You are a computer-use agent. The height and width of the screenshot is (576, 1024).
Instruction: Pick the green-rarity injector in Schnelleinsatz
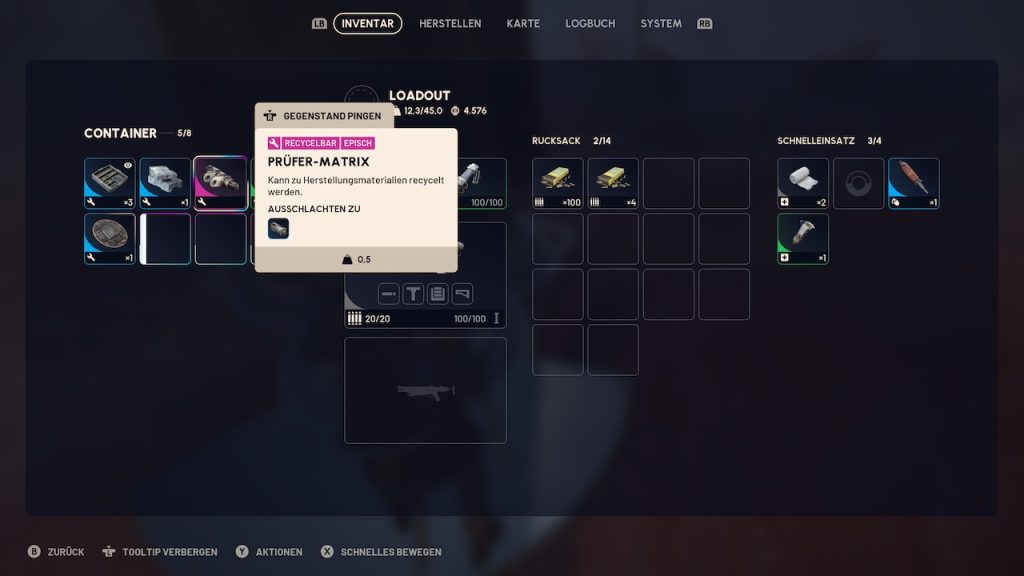coord(803,238)
